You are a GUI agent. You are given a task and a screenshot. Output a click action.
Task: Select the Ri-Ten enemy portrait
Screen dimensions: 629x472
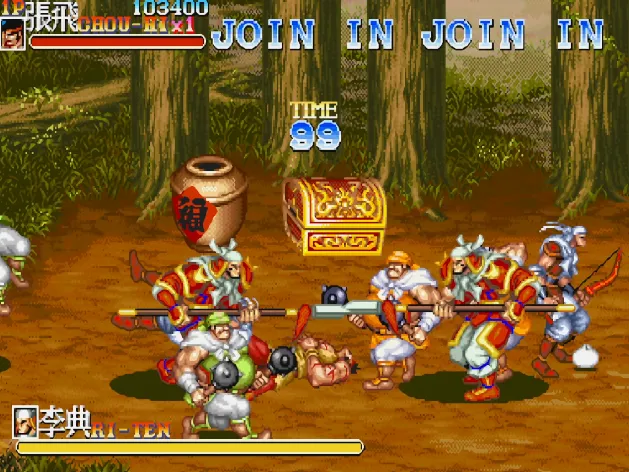pos(25,419)
